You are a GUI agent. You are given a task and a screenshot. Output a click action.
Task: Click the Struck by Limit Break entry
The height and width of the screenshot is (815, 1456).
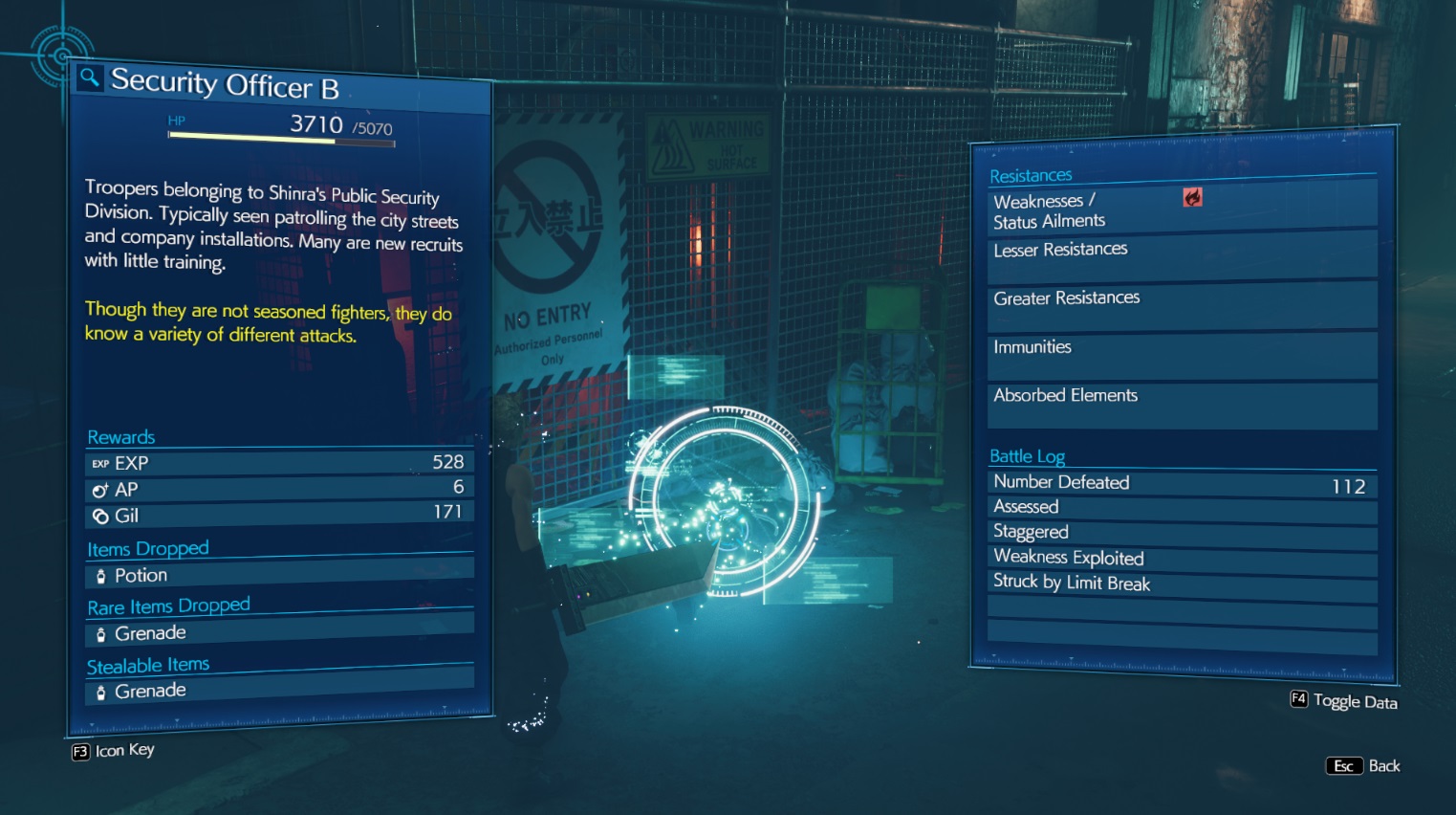[x=1181, y=584]
